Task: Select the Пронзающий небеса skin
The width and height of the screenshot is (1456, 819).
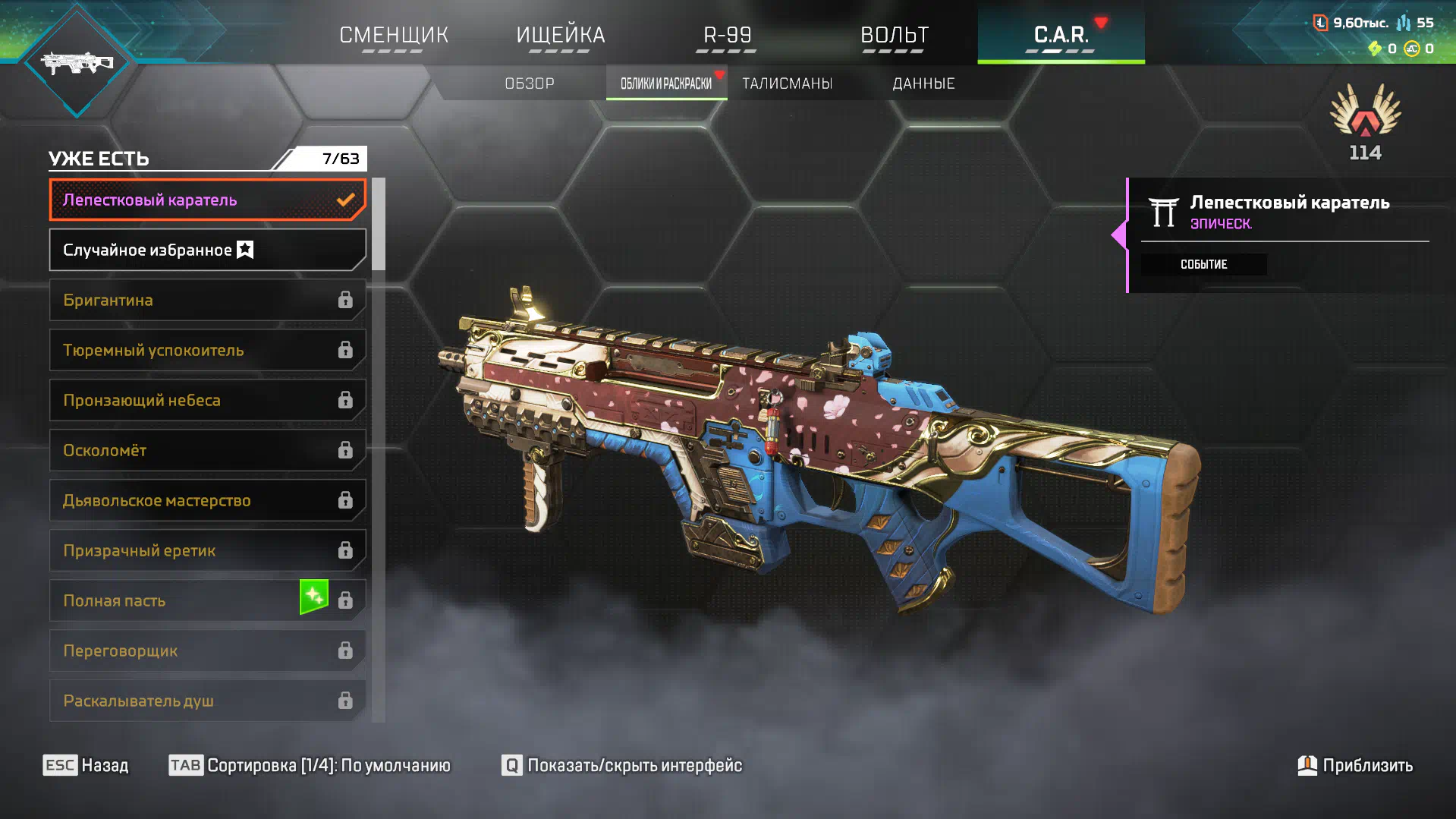Action: (x=207, y=400)
